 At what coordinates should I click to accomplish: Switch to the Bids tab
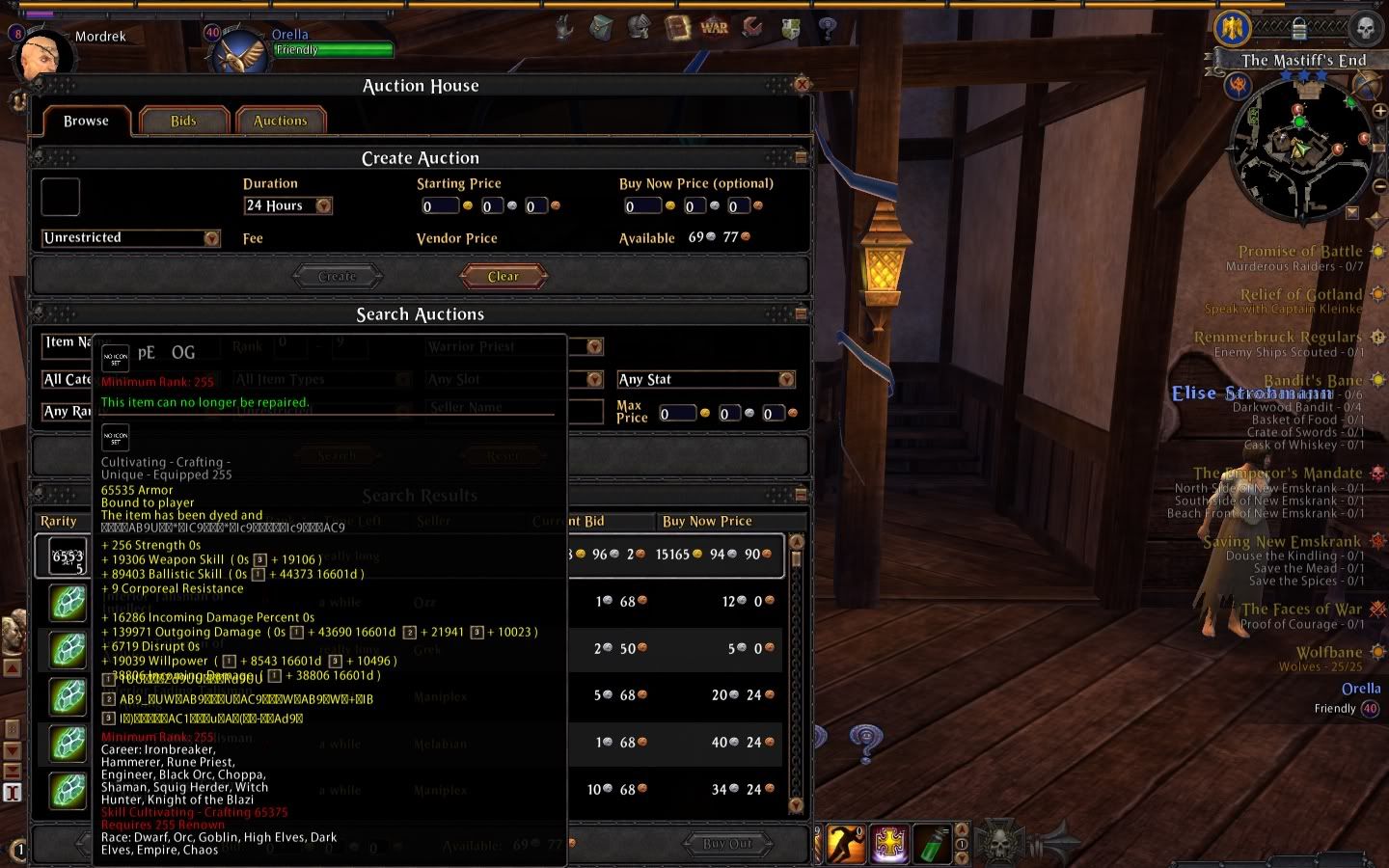(183, 122)
